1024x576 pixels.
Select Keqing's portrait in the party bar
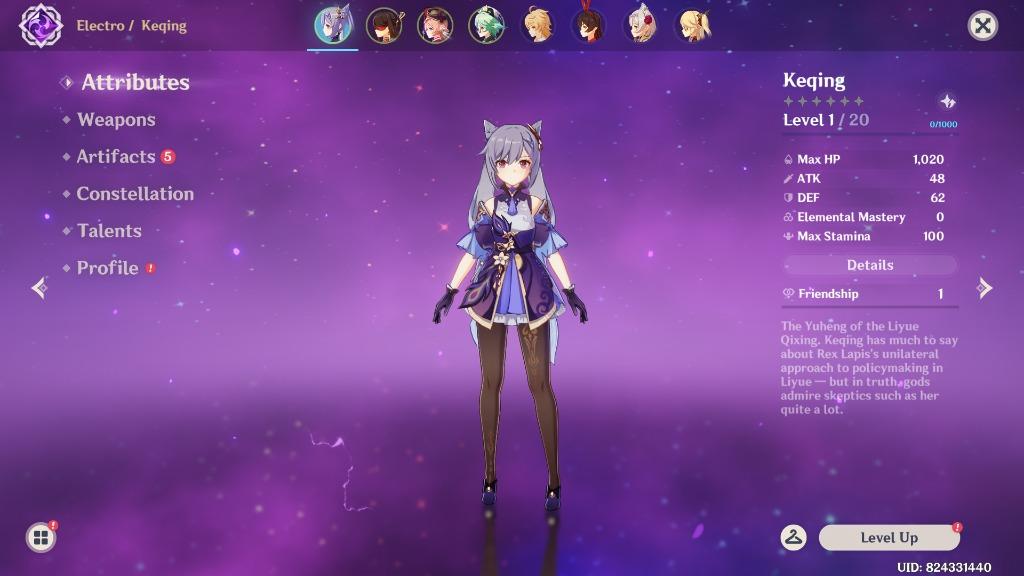[x=332, y=26]
